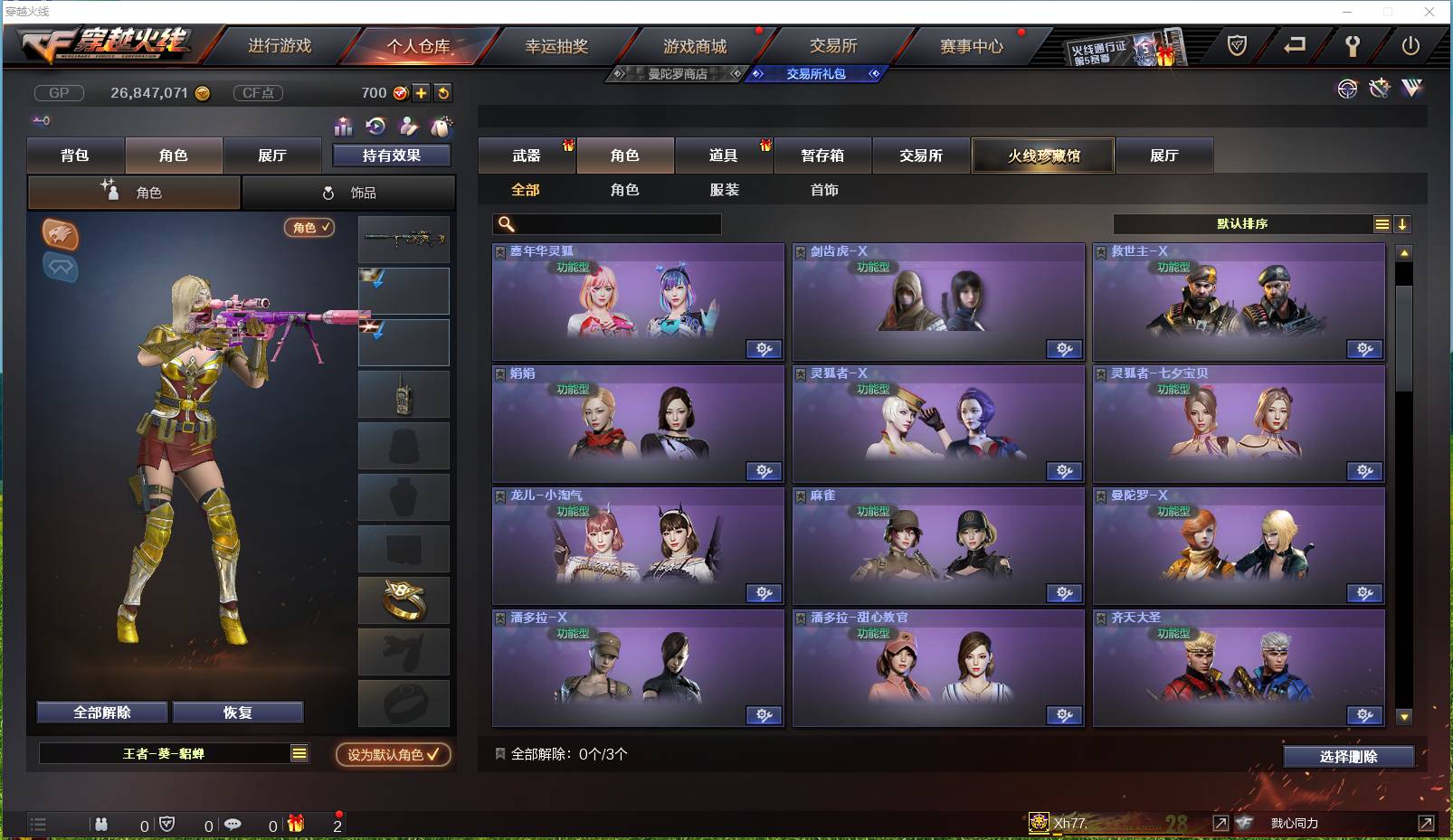The width and height of the screenshot is (1453, 840).
Task: Open the leaderboard stats icon above character preview
Action: coord(343,127)
